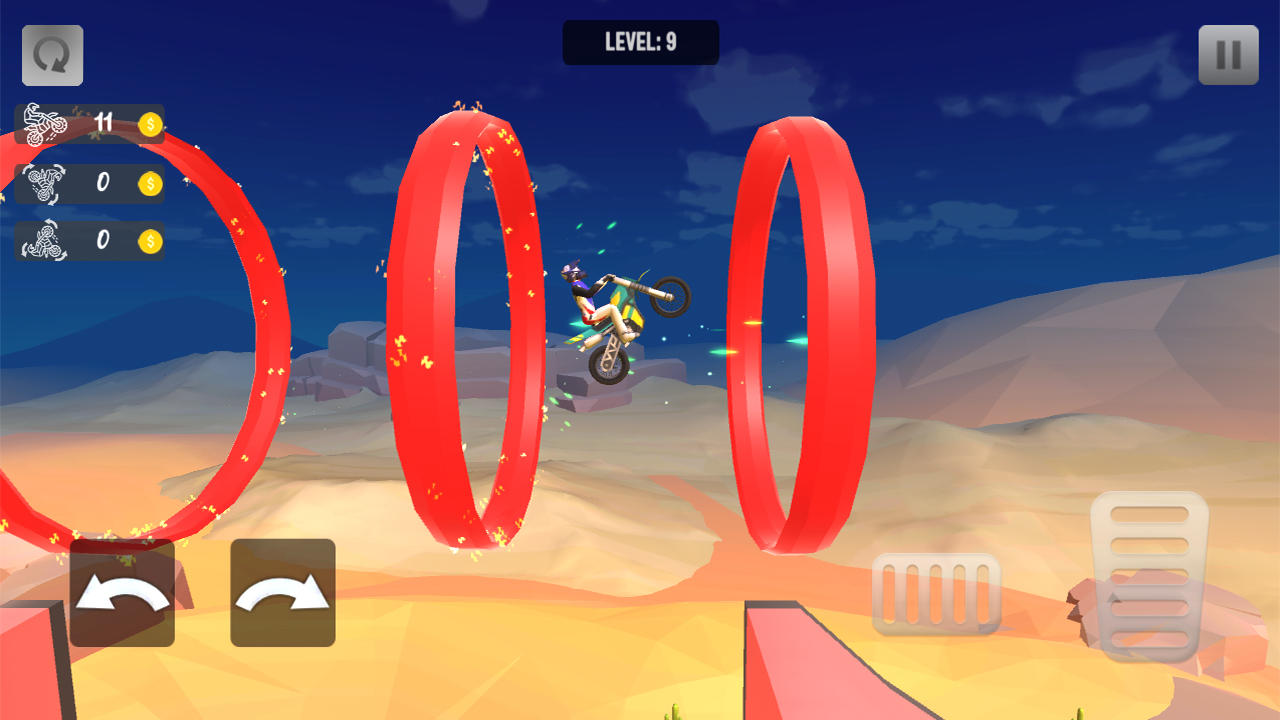The width and height of the screenshot is (1280, 720).
Task: Restart the current level
Action: tap(52, 55)
